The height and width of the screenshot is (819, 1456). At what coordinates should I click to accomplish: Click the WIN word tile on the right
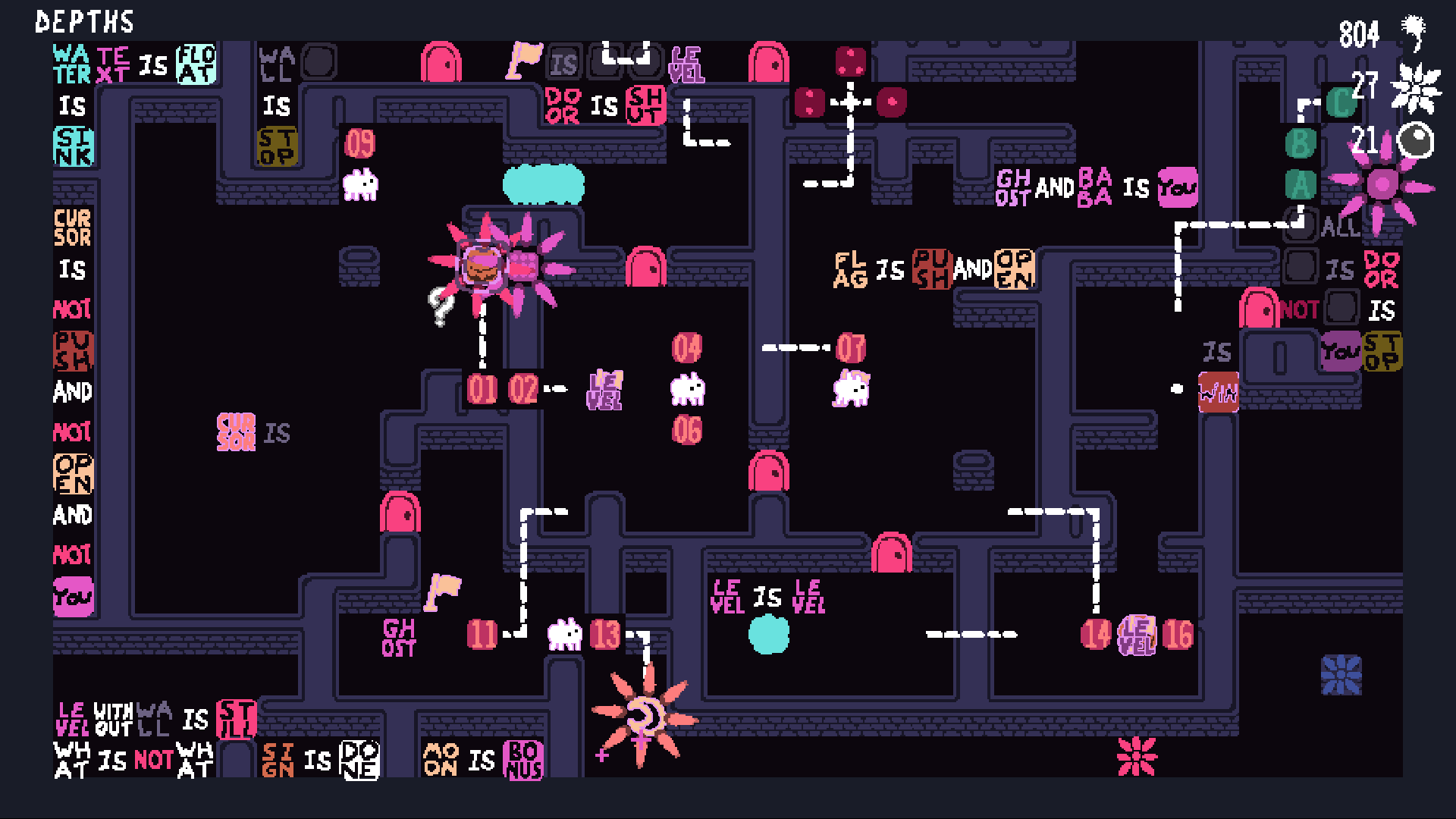pos(1219,390)
